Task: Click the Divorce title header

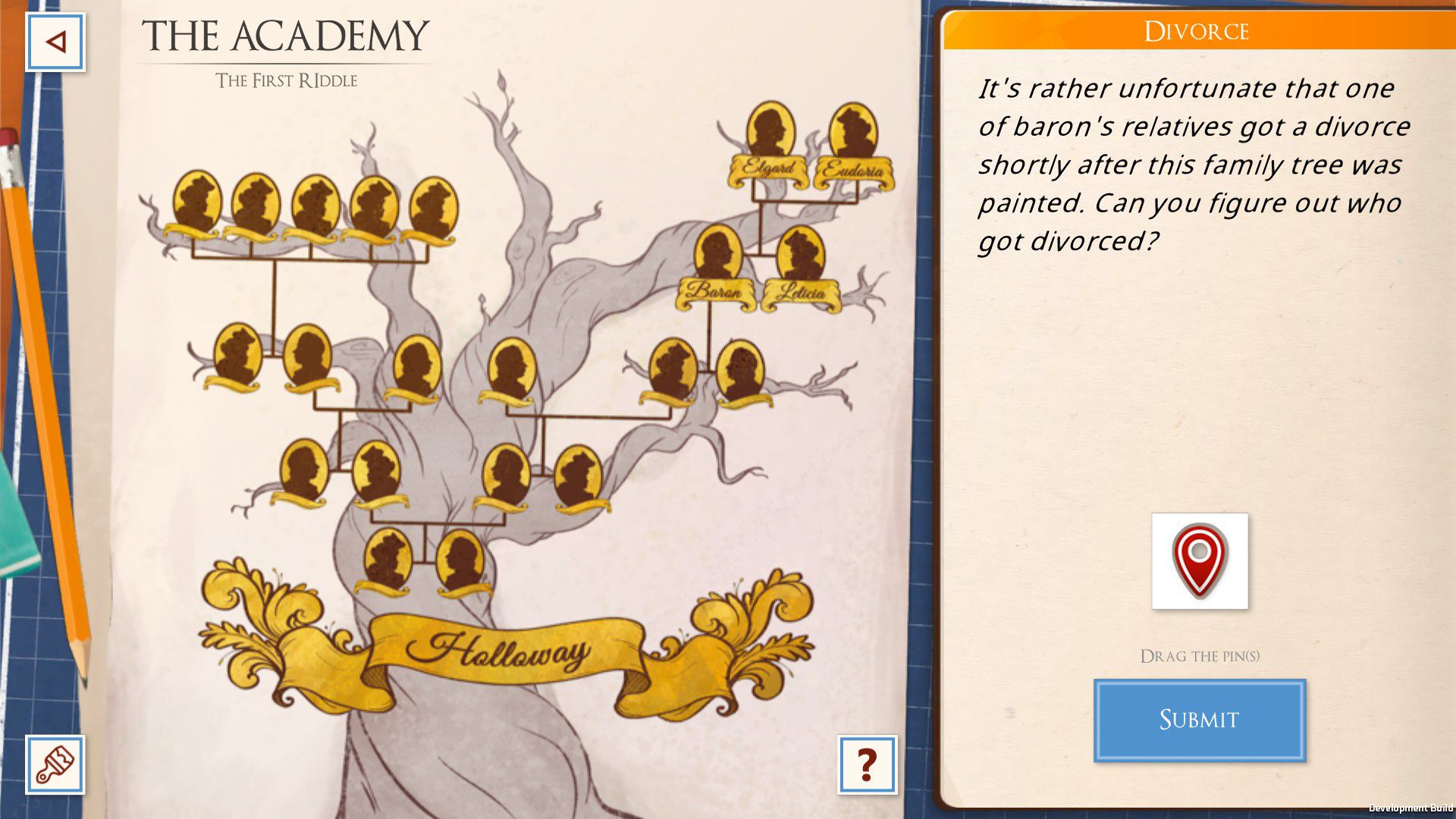Action: [x=1195, y=31]
